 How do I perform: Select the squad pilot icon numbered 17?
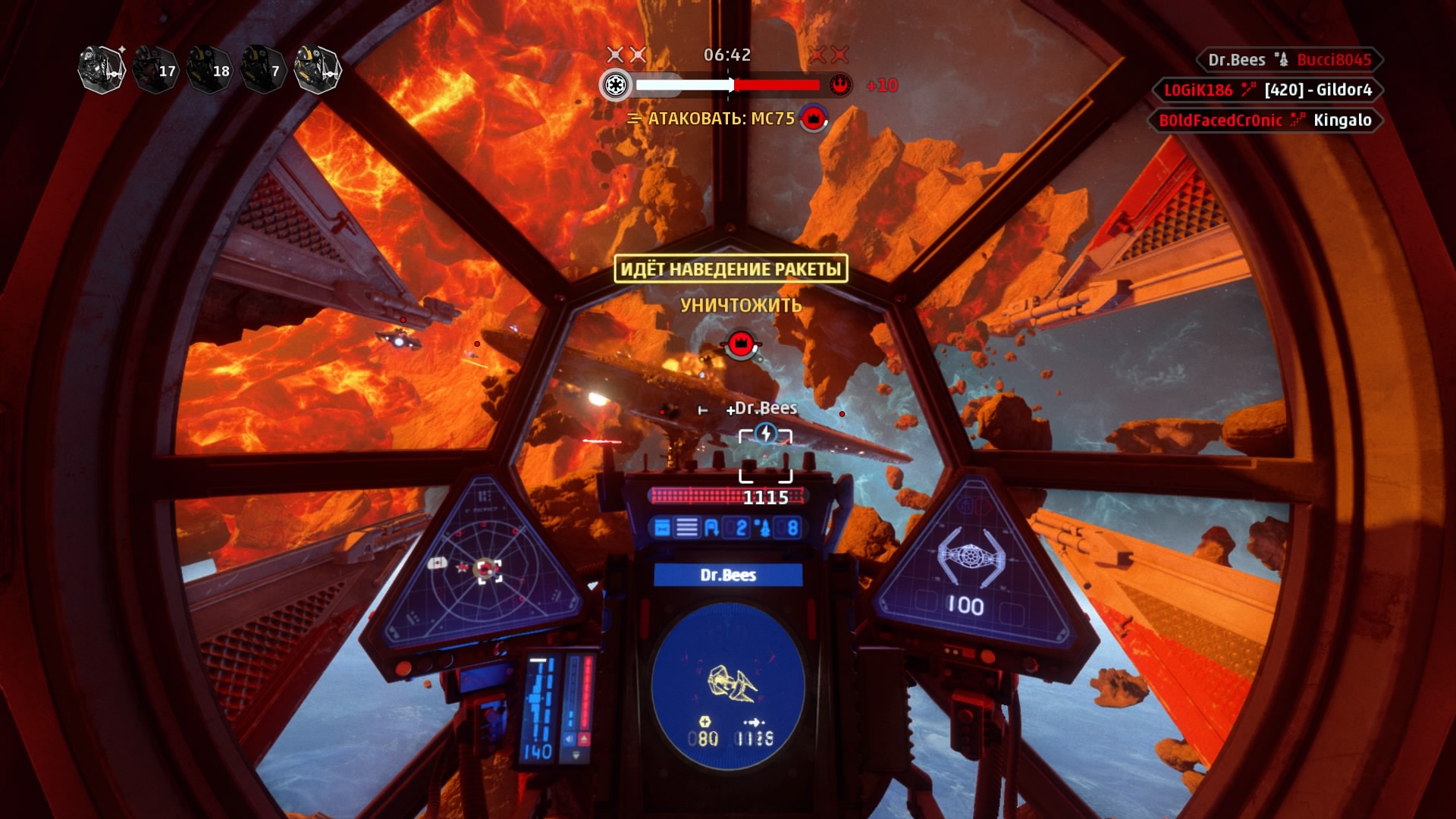tap(155, 70)
